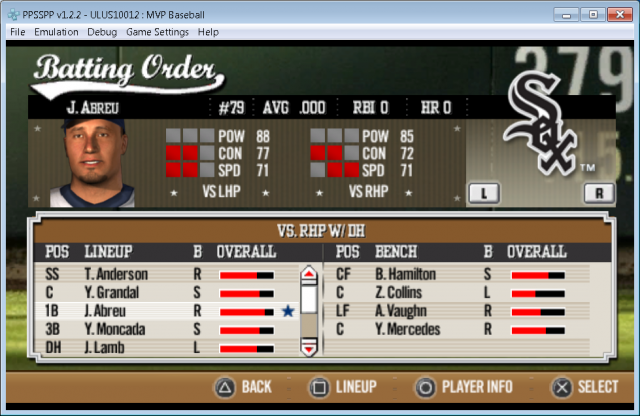Select Y. Mercedes bench row
Image resolution: width=640 pixels, height=416 pixels.
tap(406, 329)
